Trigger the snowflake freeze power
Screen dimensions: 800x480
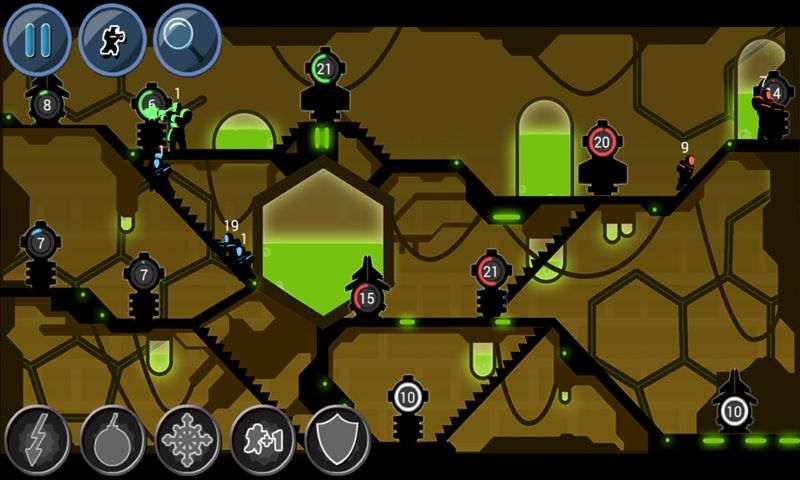click(187, 438)
